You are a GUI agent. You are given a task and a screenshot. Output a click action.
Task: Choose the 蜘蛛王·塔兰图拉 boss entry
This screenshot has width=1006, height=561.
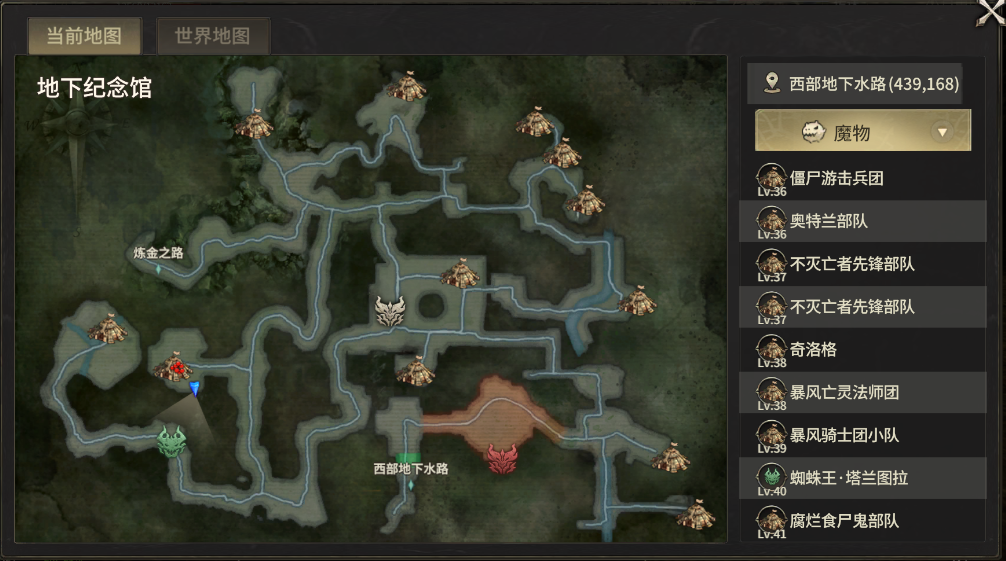pos(848,478)
